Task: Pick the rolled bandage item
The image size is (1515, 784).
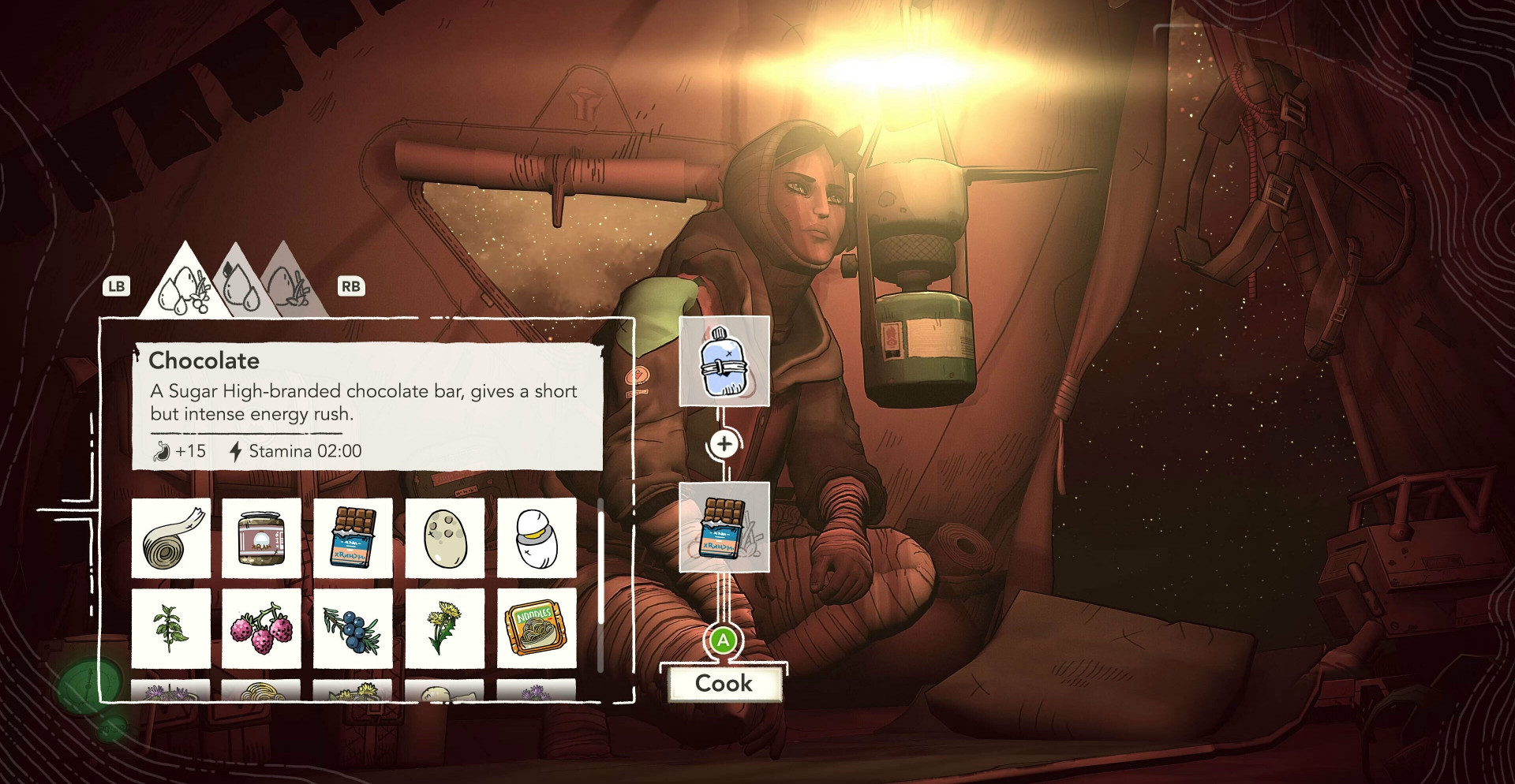Action: 171,537
